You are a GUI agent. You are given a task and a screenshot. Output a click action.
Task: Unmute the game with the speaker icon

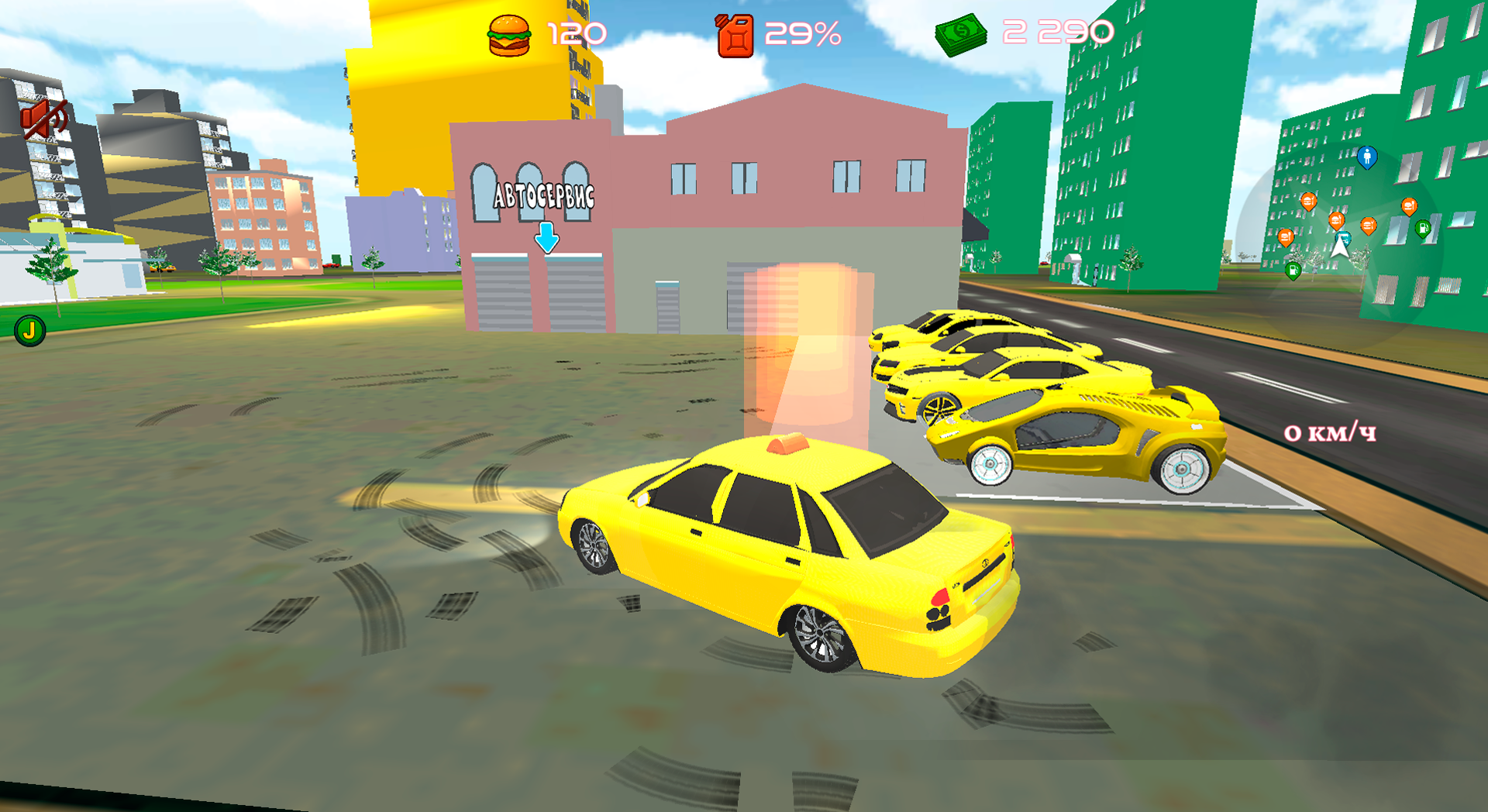44,118
